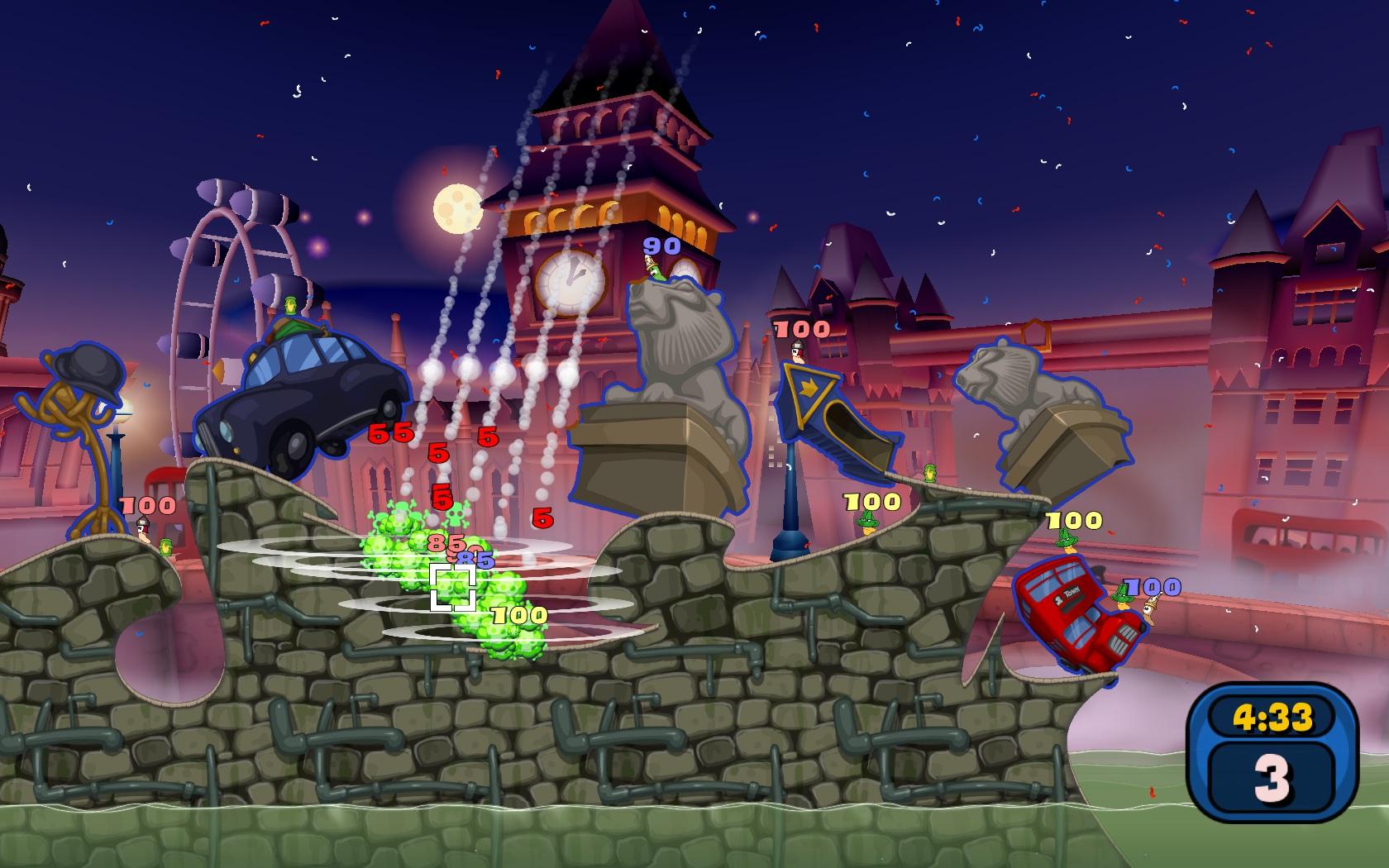Click the red 85 damage number
This screenshot has height=868, width=1389.
click(x=445, y=546)
